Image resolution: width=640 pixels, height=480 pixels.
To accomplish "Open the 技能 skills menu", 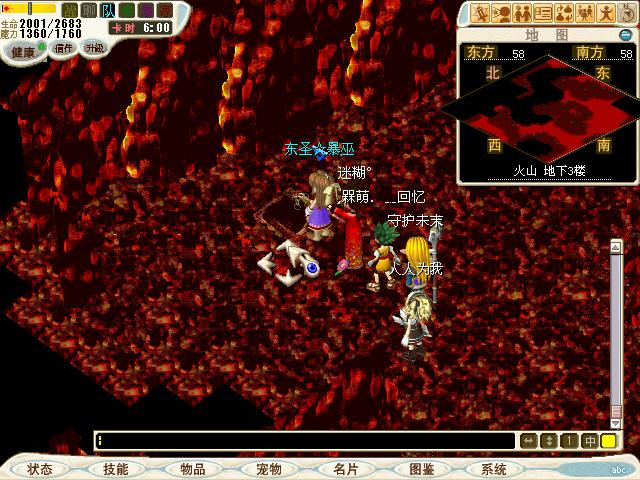I will (115, 469).
